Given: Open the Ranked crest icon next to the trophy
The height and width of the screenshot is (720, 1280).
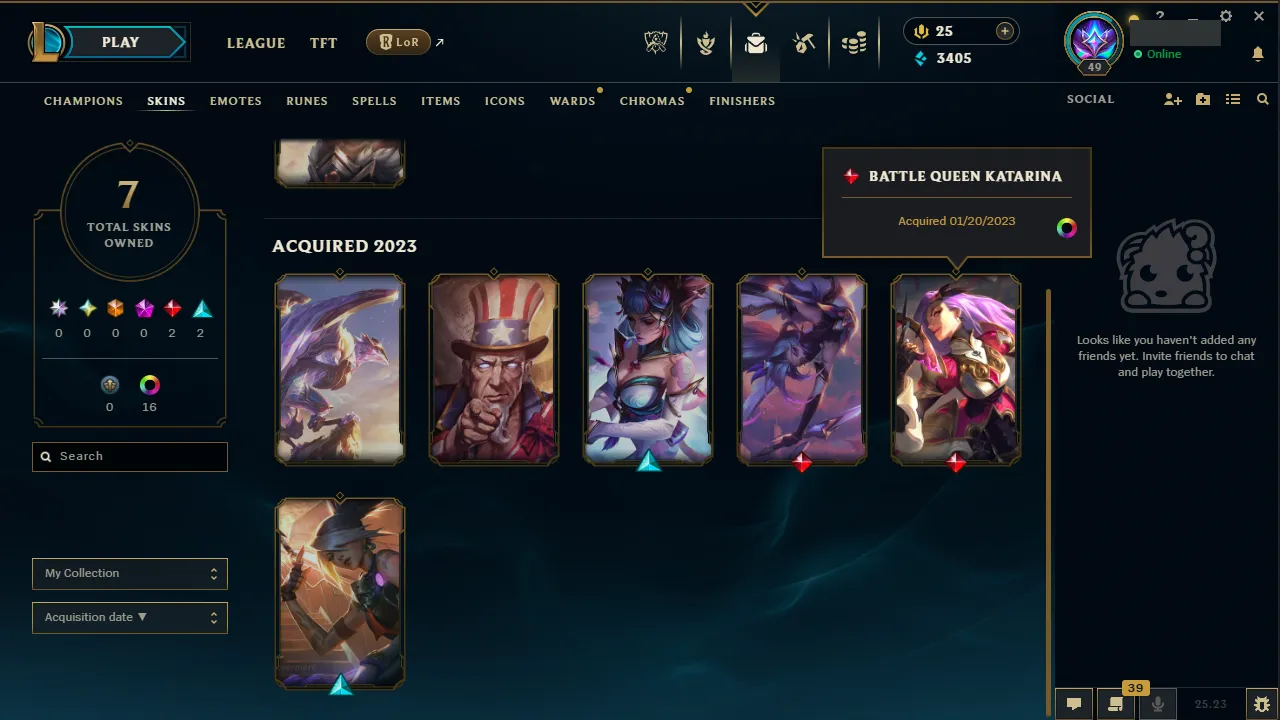Looking at the screenshot, I should [x=706, y=42].
